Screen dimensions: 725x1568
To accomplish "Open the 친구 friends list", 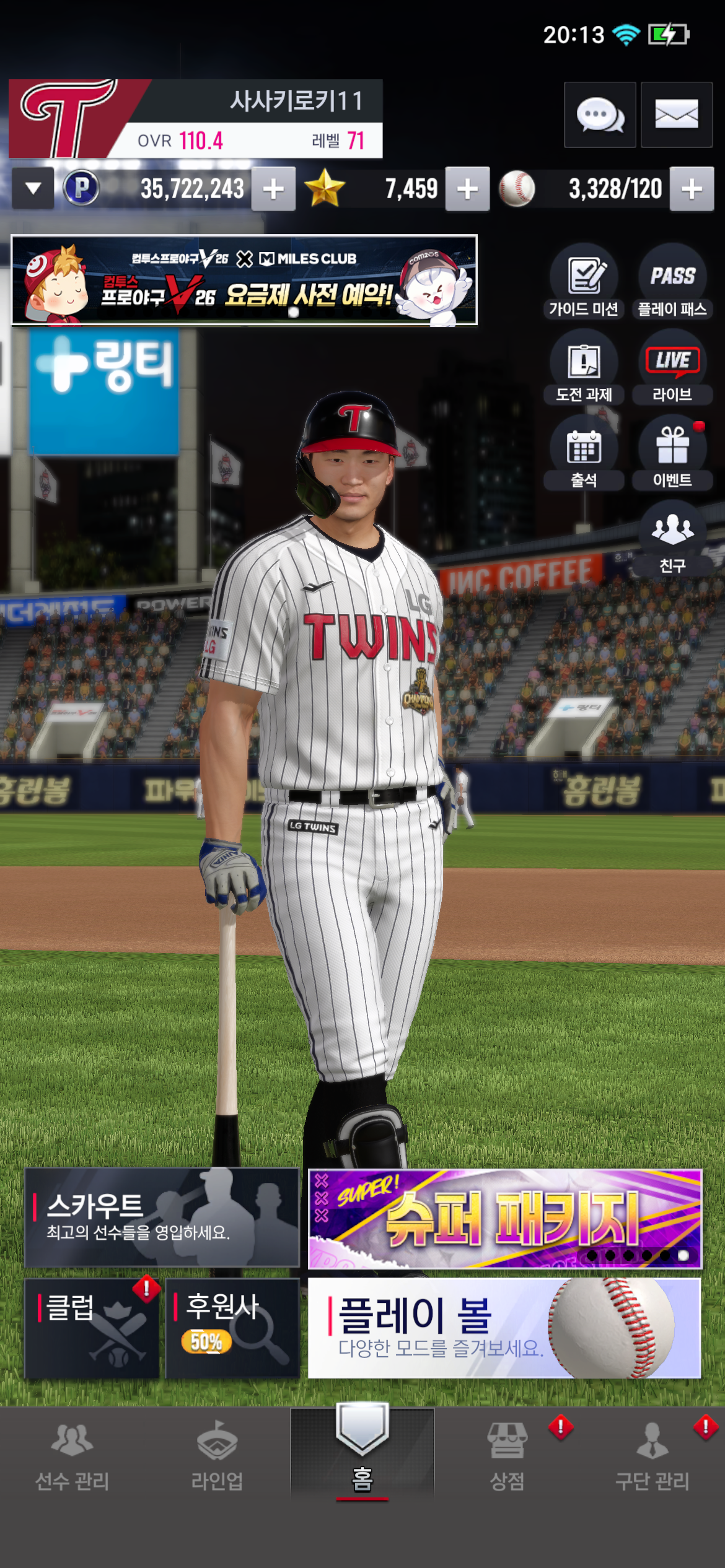I will [672, 538].
